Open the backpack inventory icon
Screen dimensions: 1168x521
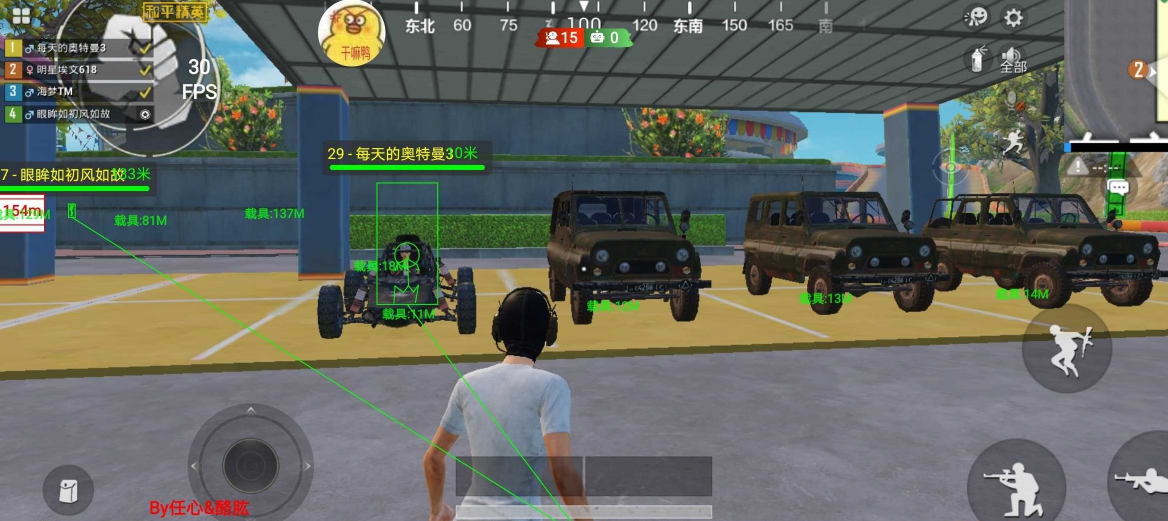point(68,490)
